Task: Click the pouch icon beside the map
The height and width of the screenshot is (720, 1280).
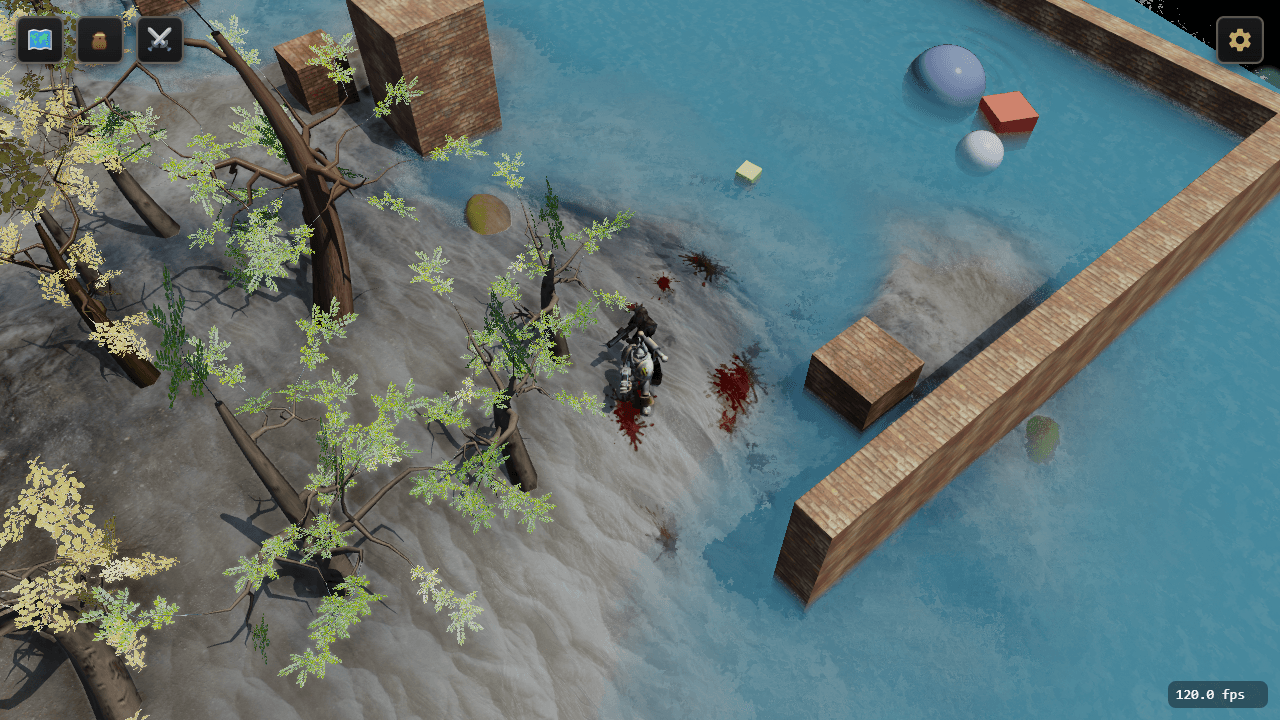Action: tap(100, 40)
